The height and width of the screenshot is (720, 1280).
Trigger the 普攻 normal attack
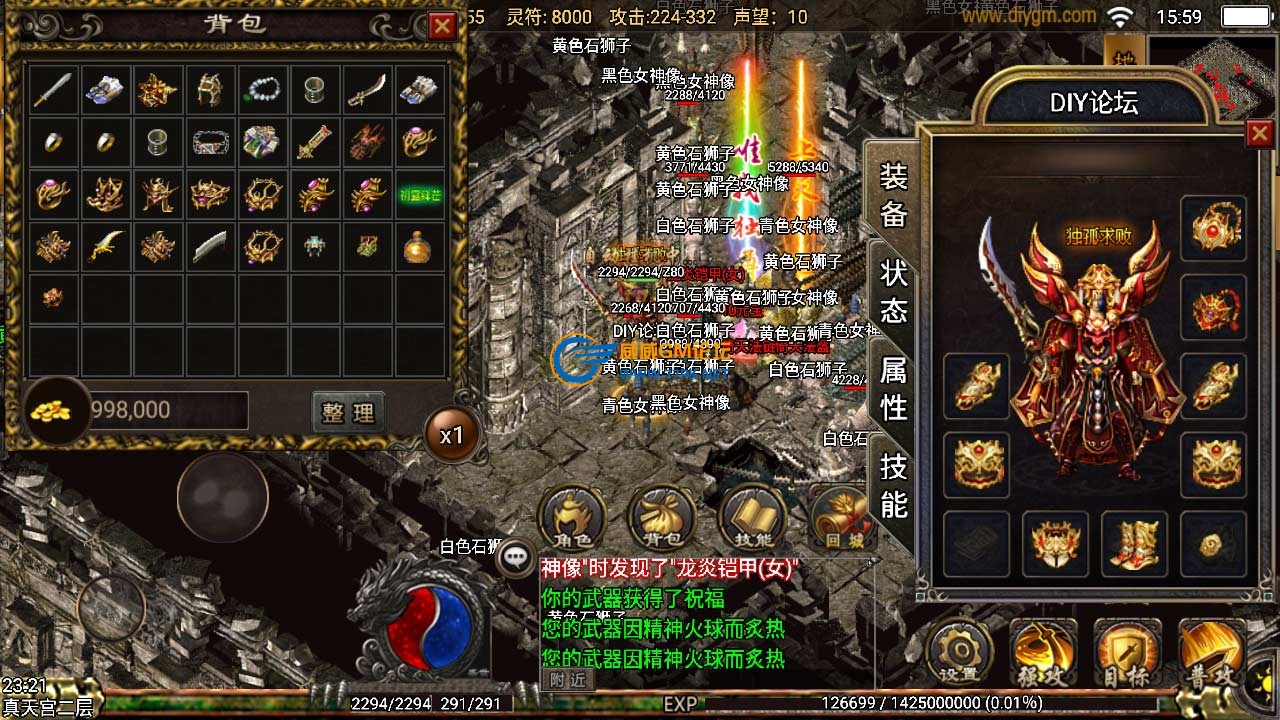tap(1211, 652)
